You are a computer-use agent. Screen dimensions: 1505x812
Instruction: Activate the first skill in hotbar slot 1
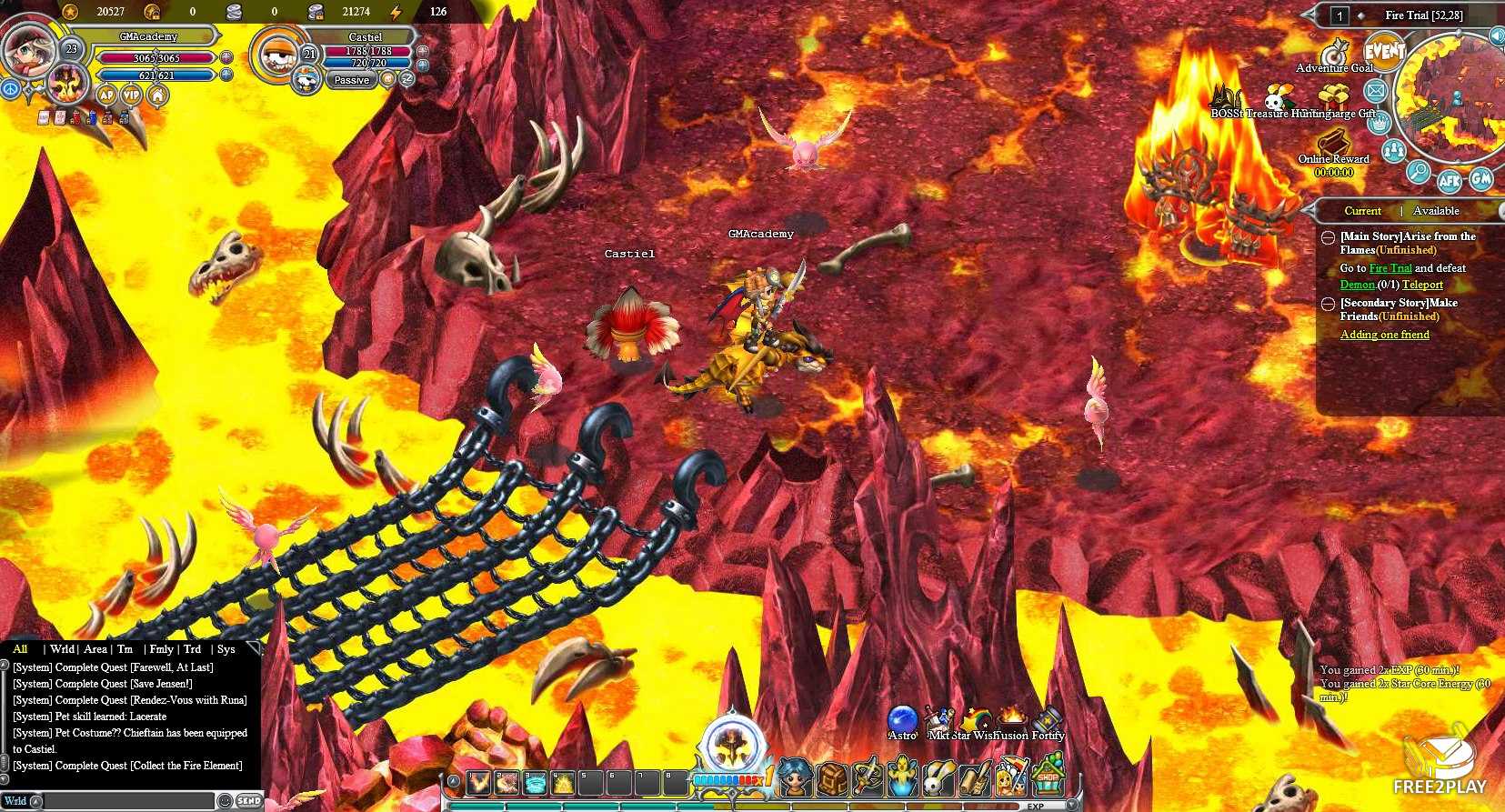click(x=478, y=781)
